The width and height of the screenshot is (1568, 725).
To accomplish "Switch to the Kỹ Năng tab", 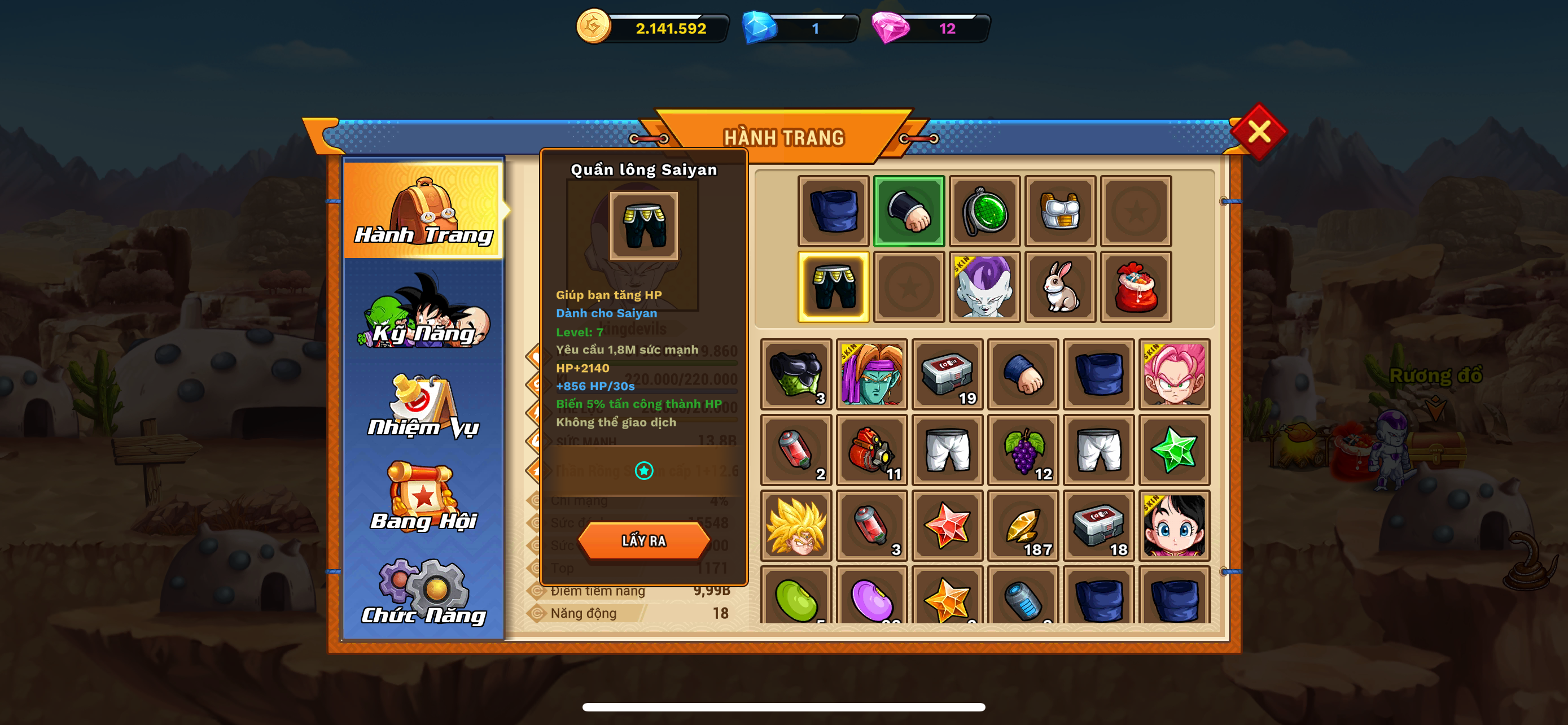I will pyautogui.click(x=424, y=312).
